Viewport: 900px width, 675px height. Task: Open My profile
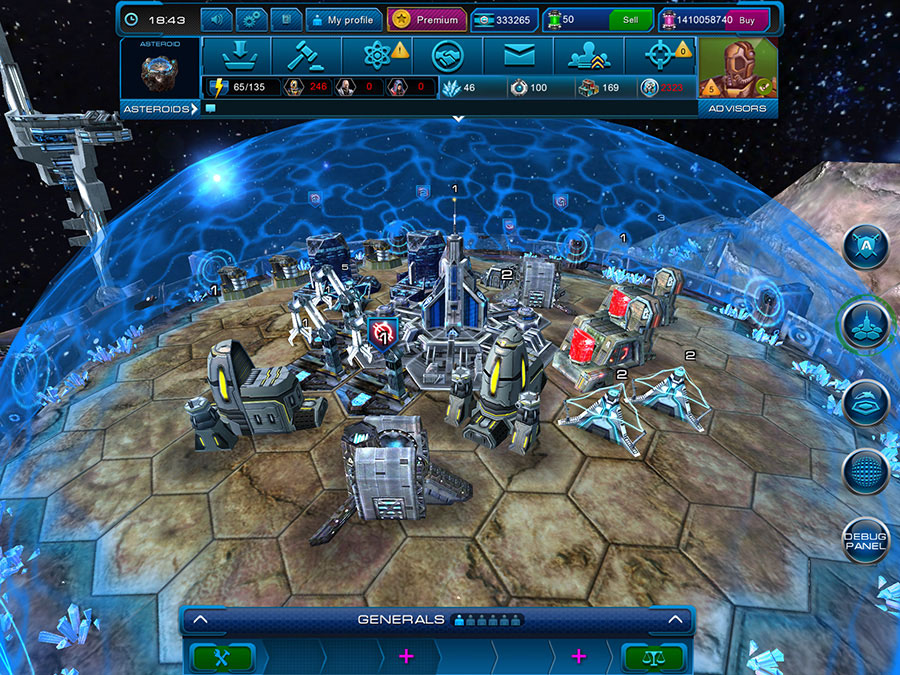(x=342, y=19)
